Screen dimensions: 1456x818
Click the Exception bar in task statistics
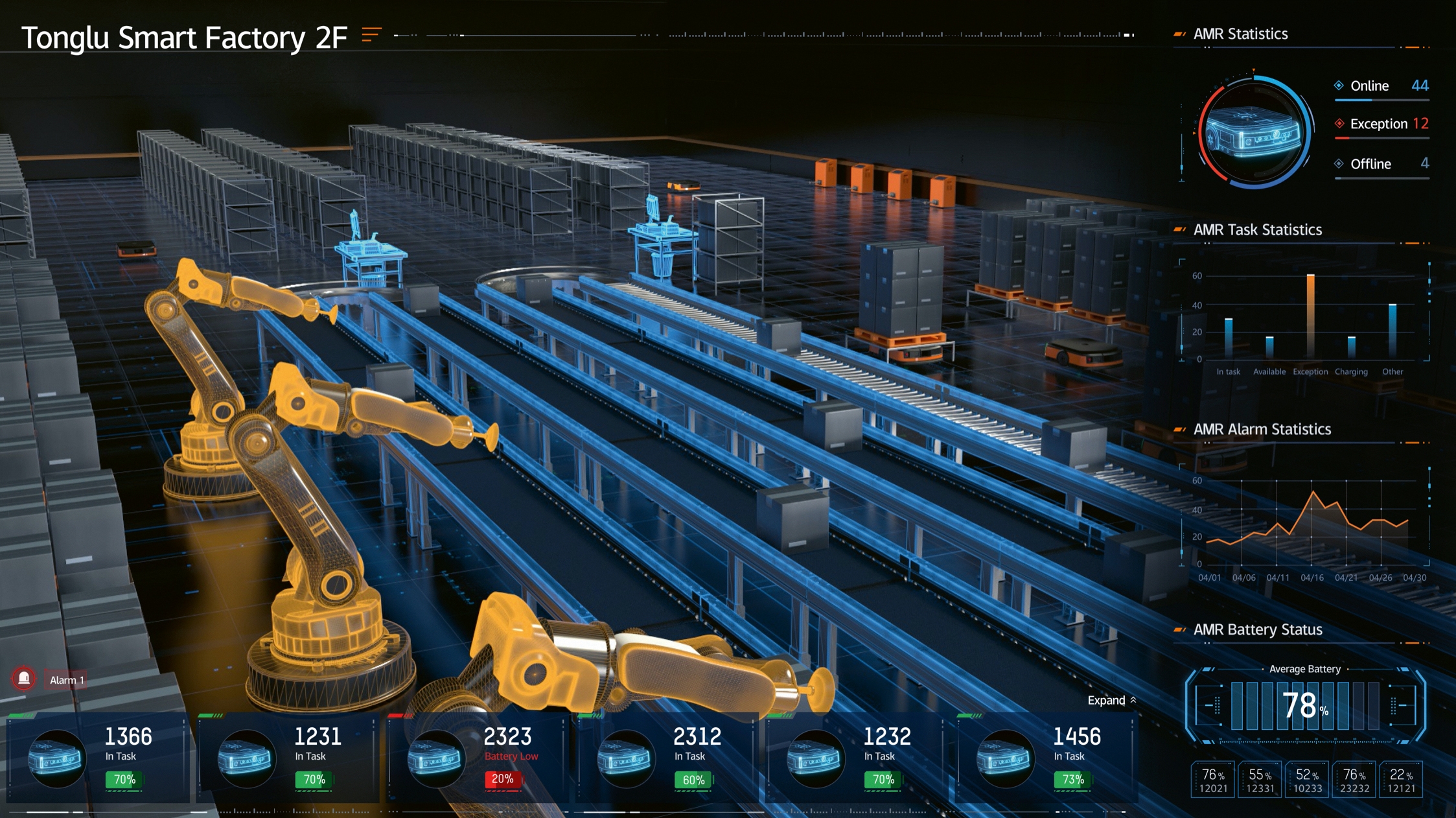[x=1310, y=316]
